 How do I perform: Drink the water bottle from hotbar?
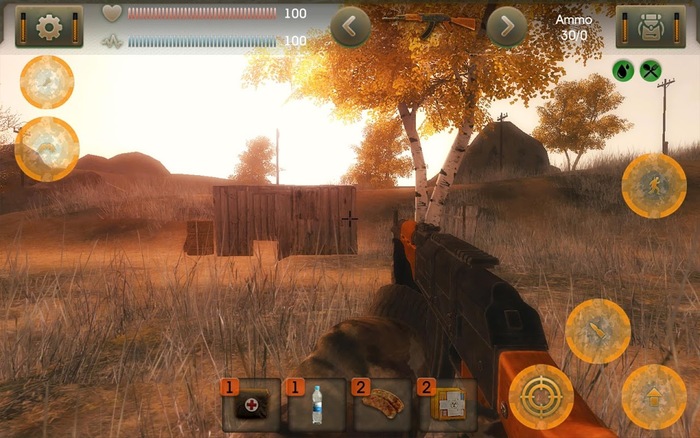pos(317,405)
